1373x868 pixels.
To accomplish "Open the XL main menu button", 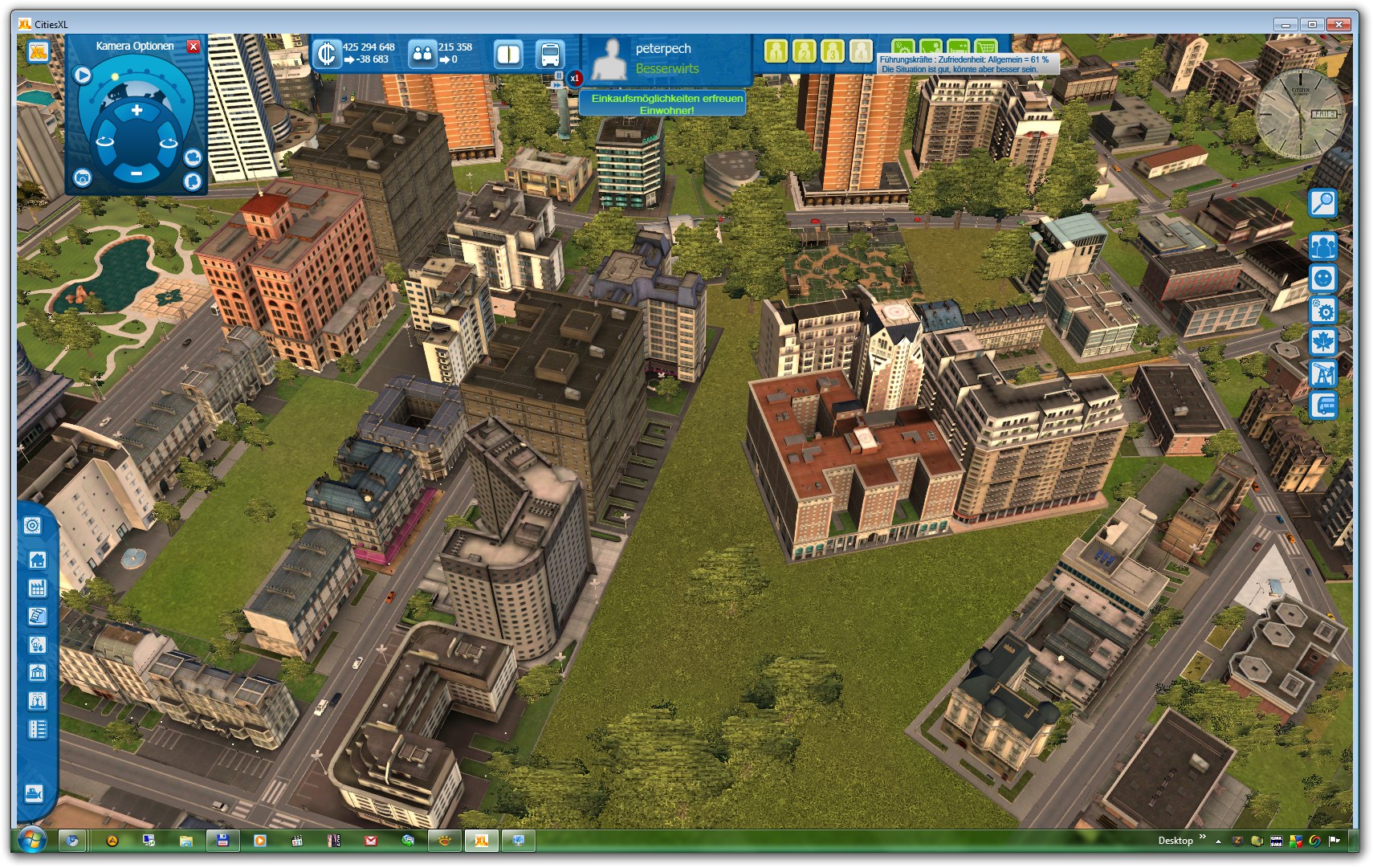I will pos(38,52).
